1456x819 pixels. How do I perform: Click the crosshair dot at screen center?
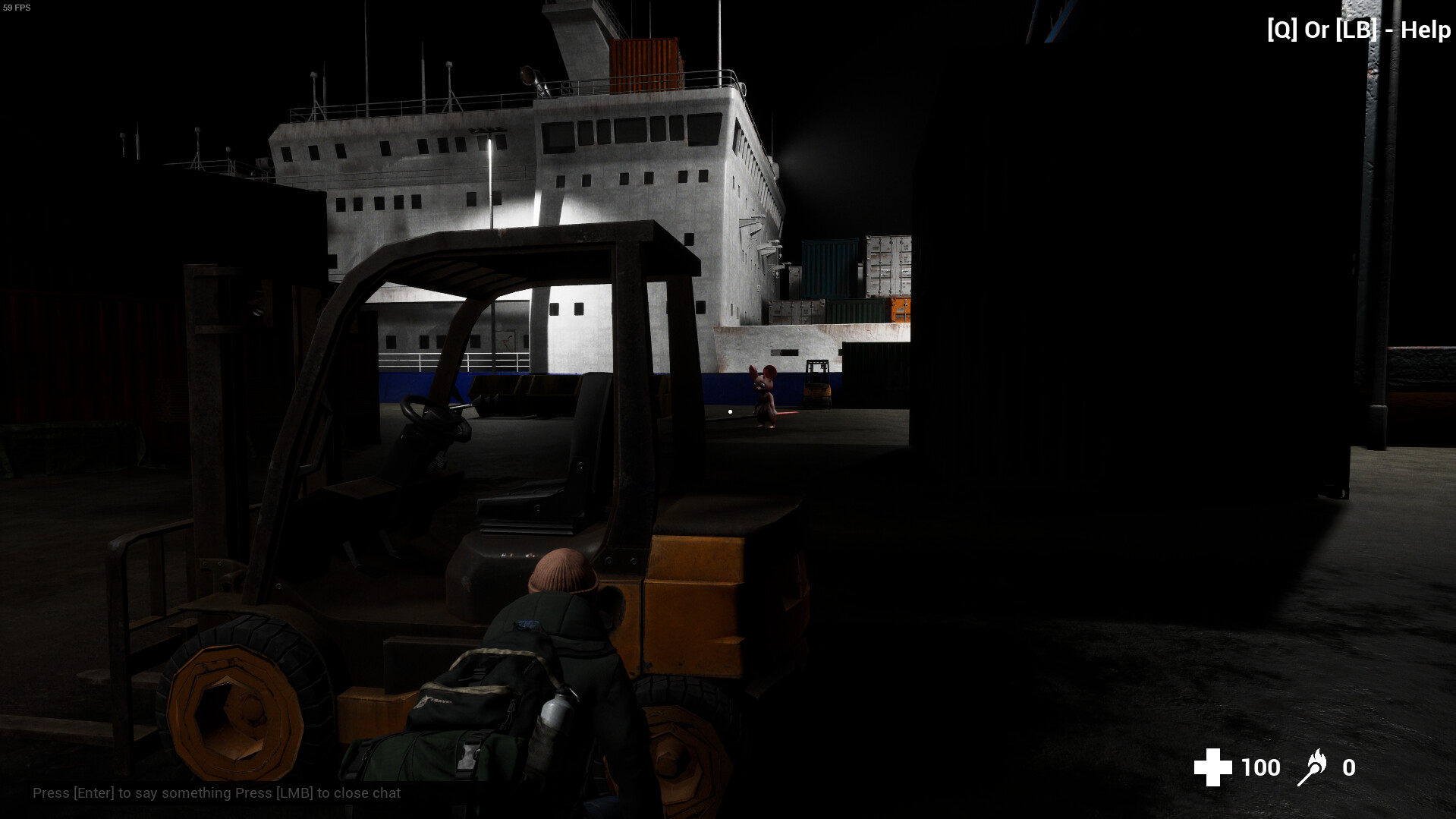click(730, 411)
